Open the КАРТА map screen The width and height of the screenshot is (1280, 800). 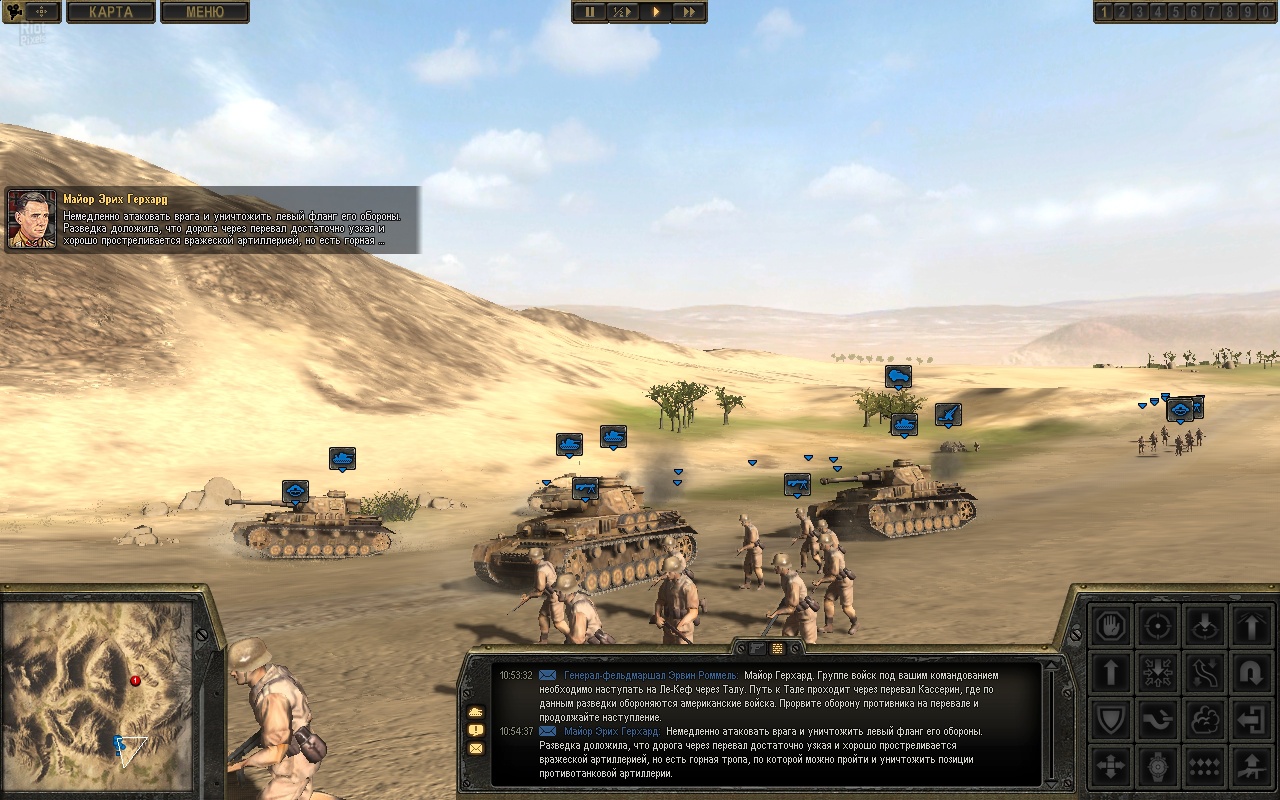click(112, 12)
